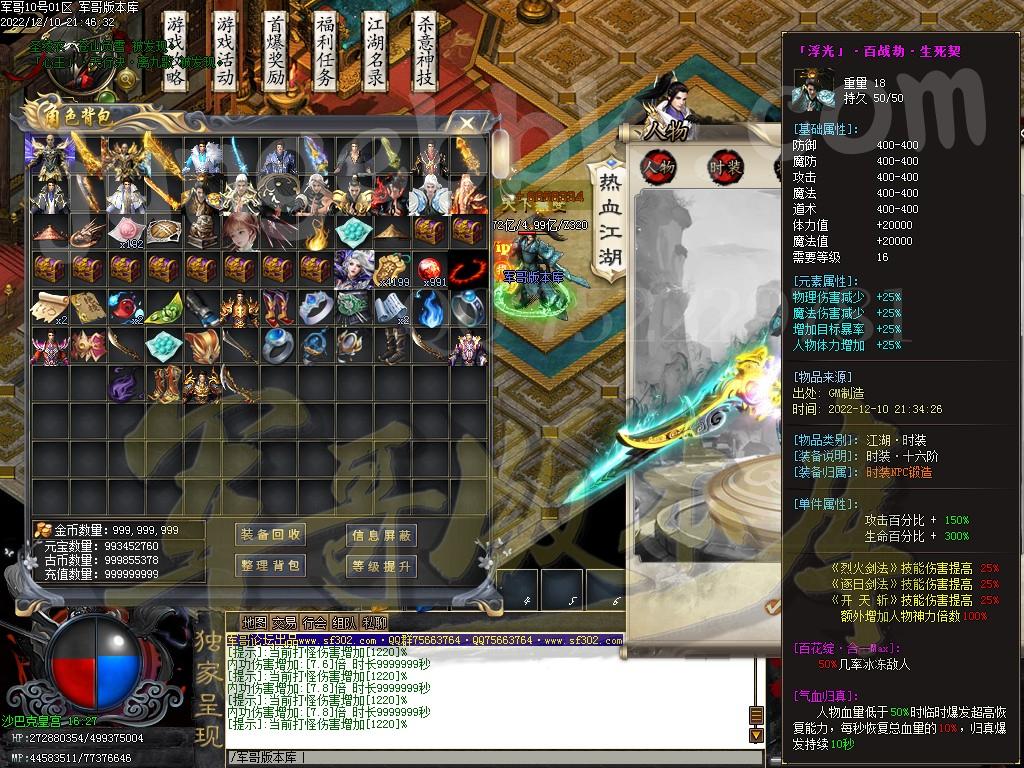
Task: Switch to the 人物 character tab
Action: (659, 166)
